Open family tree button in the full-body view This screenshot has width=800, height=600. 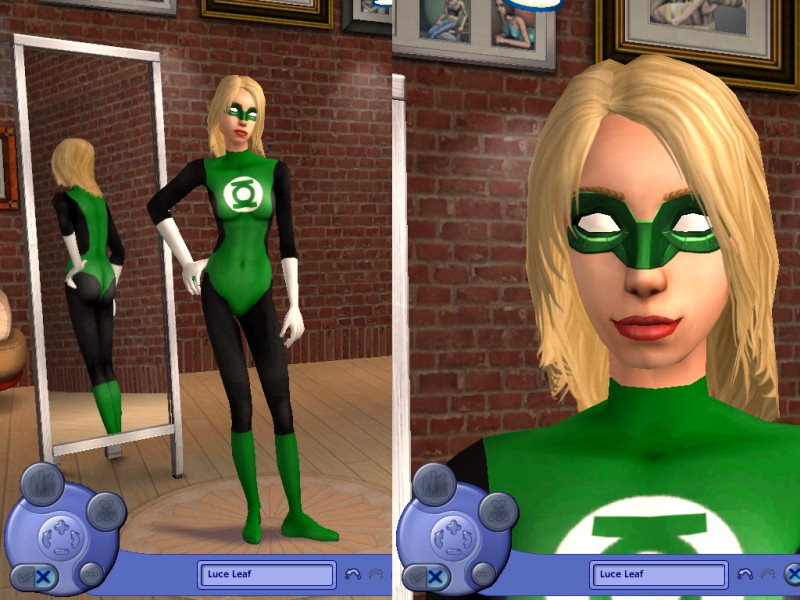pos(106,512)
